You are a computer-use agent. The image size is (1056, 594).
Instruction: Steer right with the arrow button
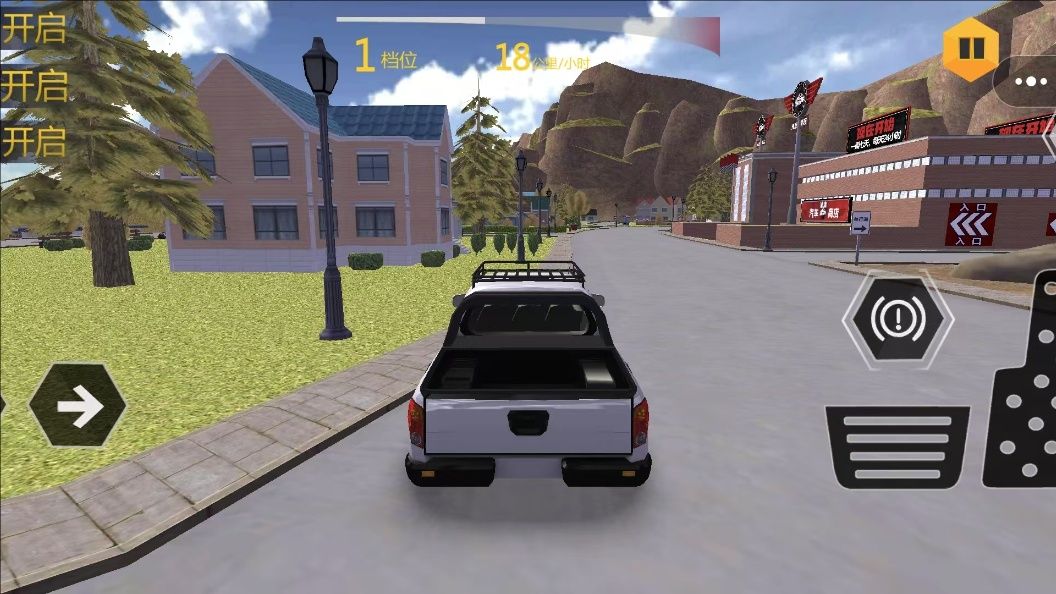pyautogui.click(x=79, y=405)
